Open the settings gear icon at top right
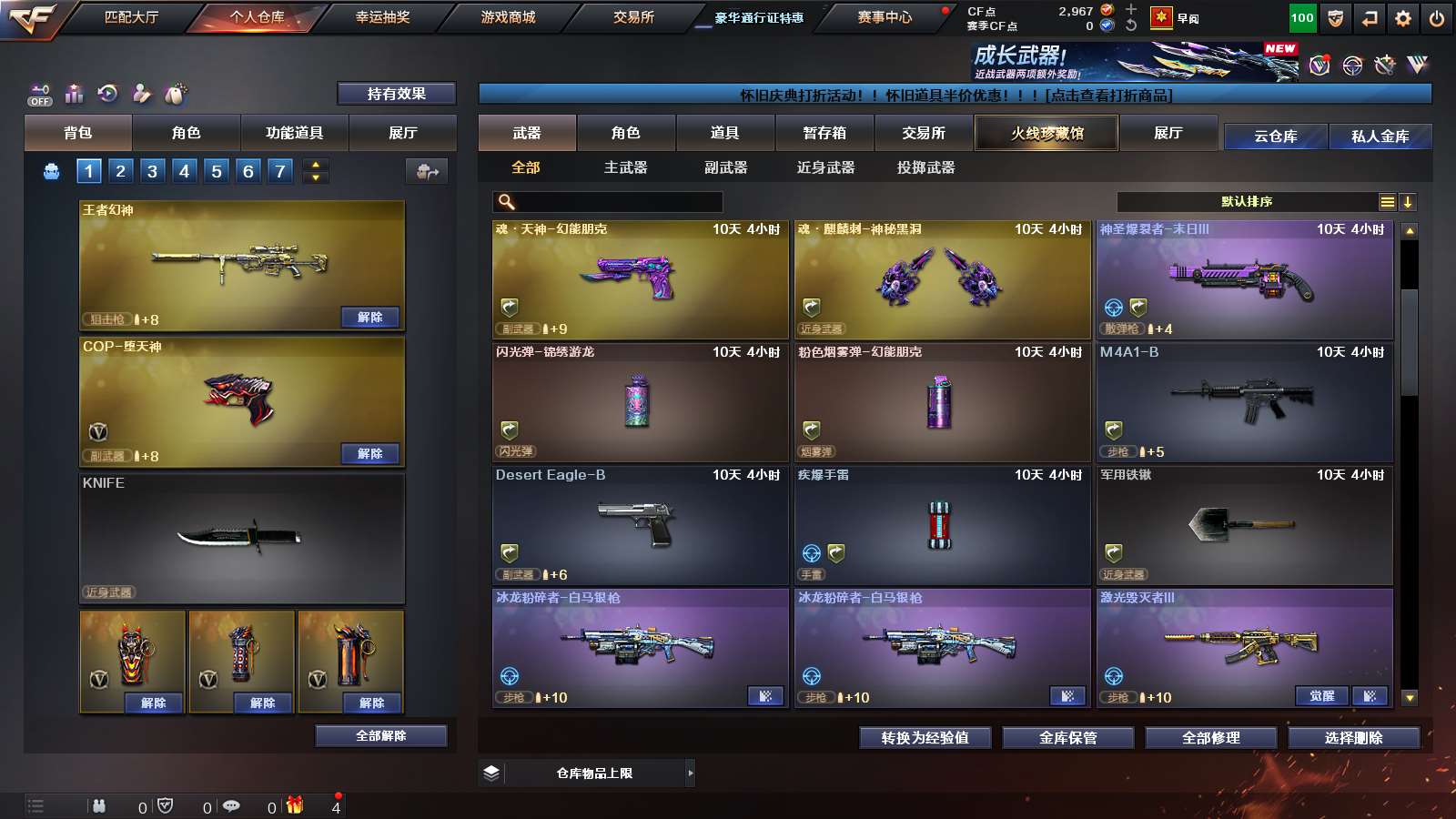The image size is (1456, 819). click(1402, 16)
